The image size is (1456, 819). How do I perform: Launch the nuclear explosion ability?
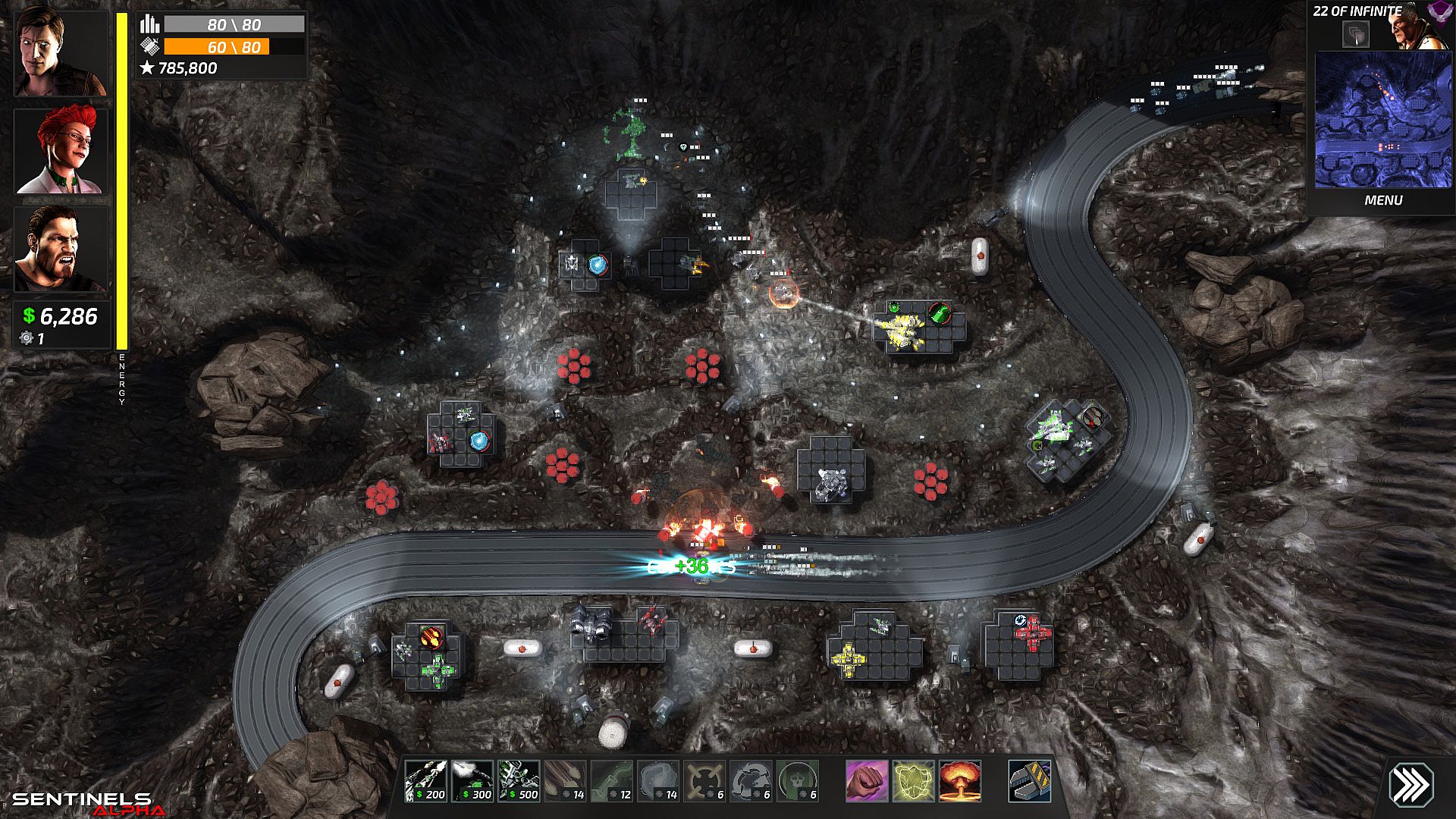960,781
